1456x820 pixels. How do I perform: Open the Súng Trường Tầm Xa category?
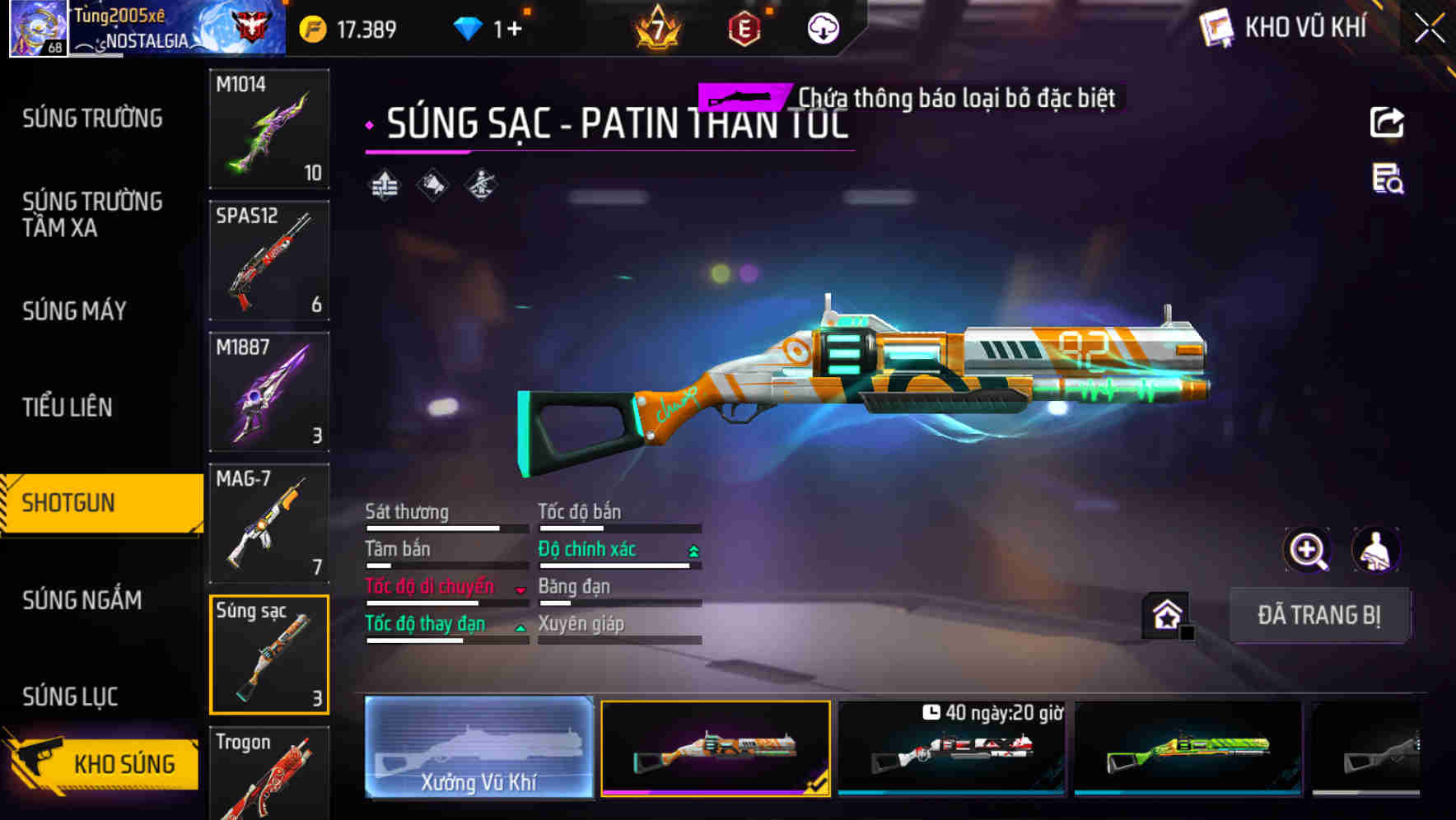92,214
